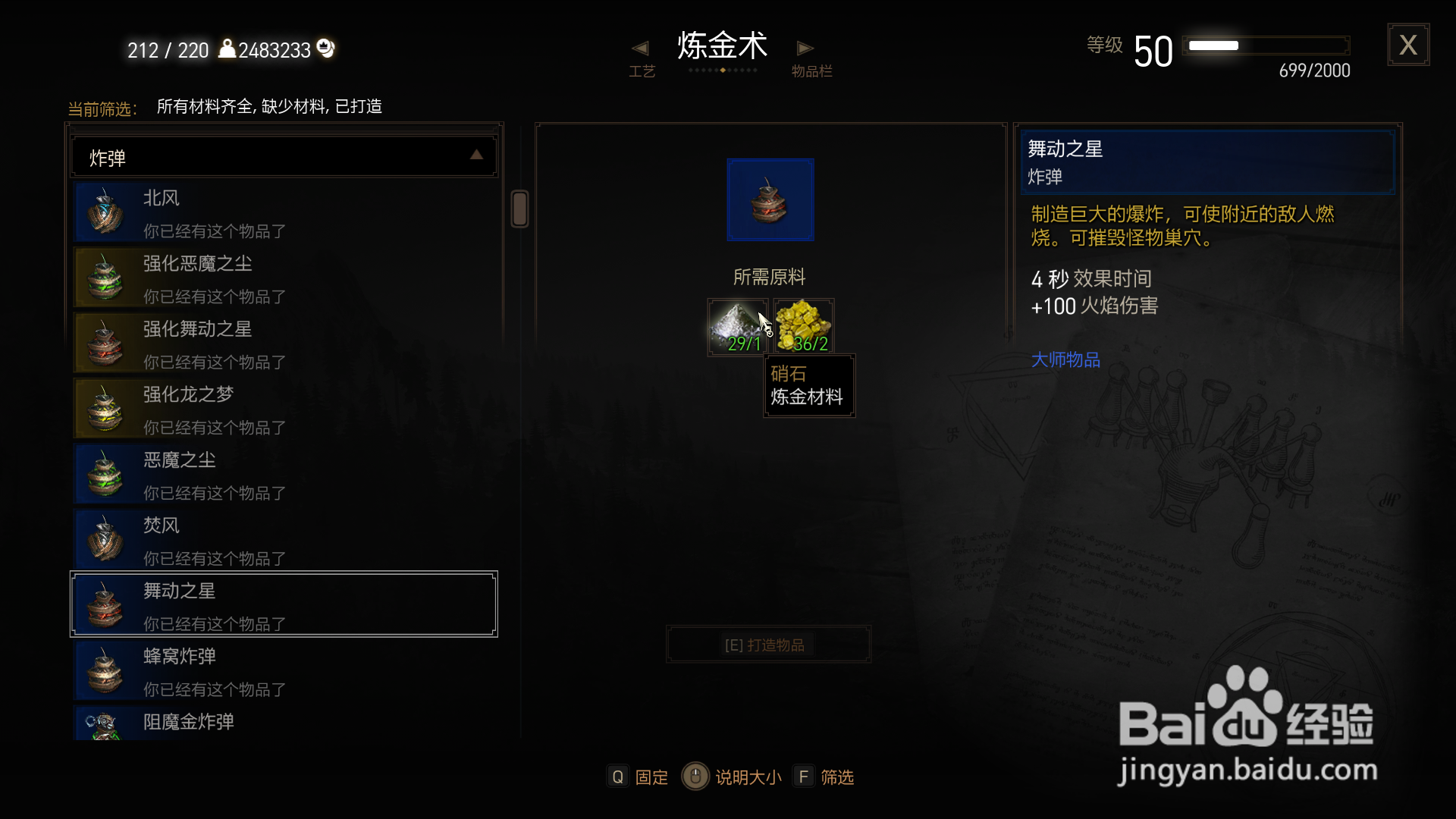1456x819 pixels.
Task: Click the scrollbar handle beside the bomb list
Action: (x=520, y=210)
